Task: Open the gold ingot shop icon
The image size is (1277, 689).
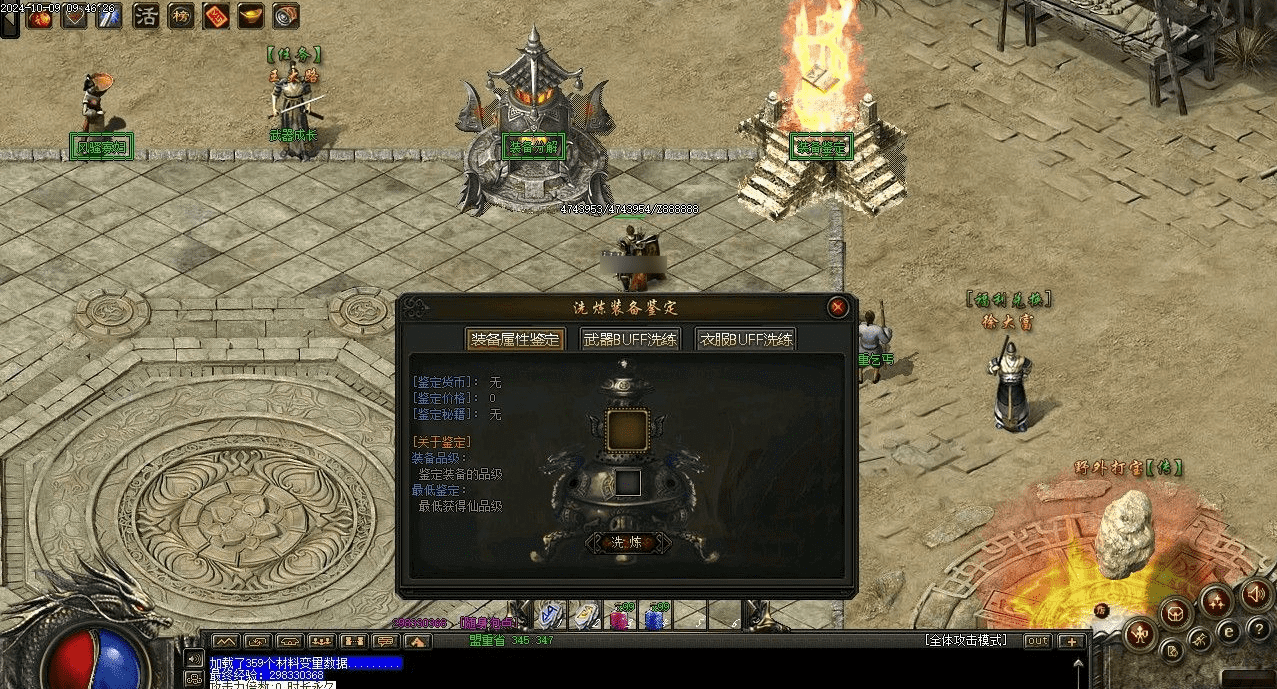Action: pos(251,16)
